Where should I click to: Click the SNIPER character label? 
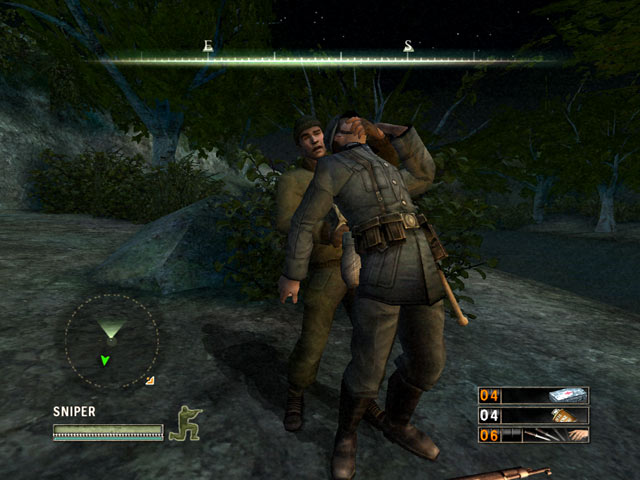pos(74,411)
